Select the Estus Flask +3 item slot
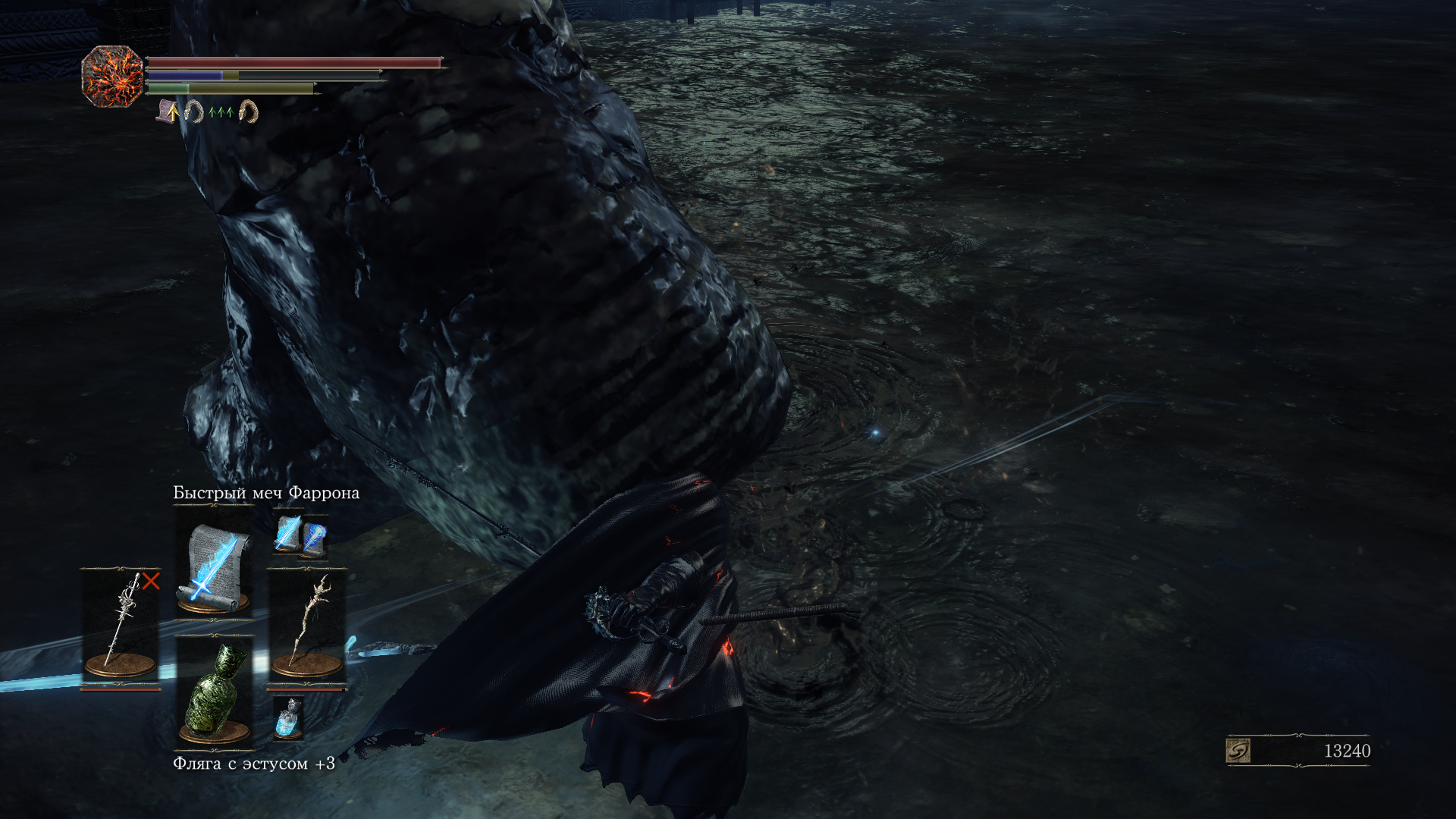The height and width of the screenshot is (819, 1456). tap(214, 692)
